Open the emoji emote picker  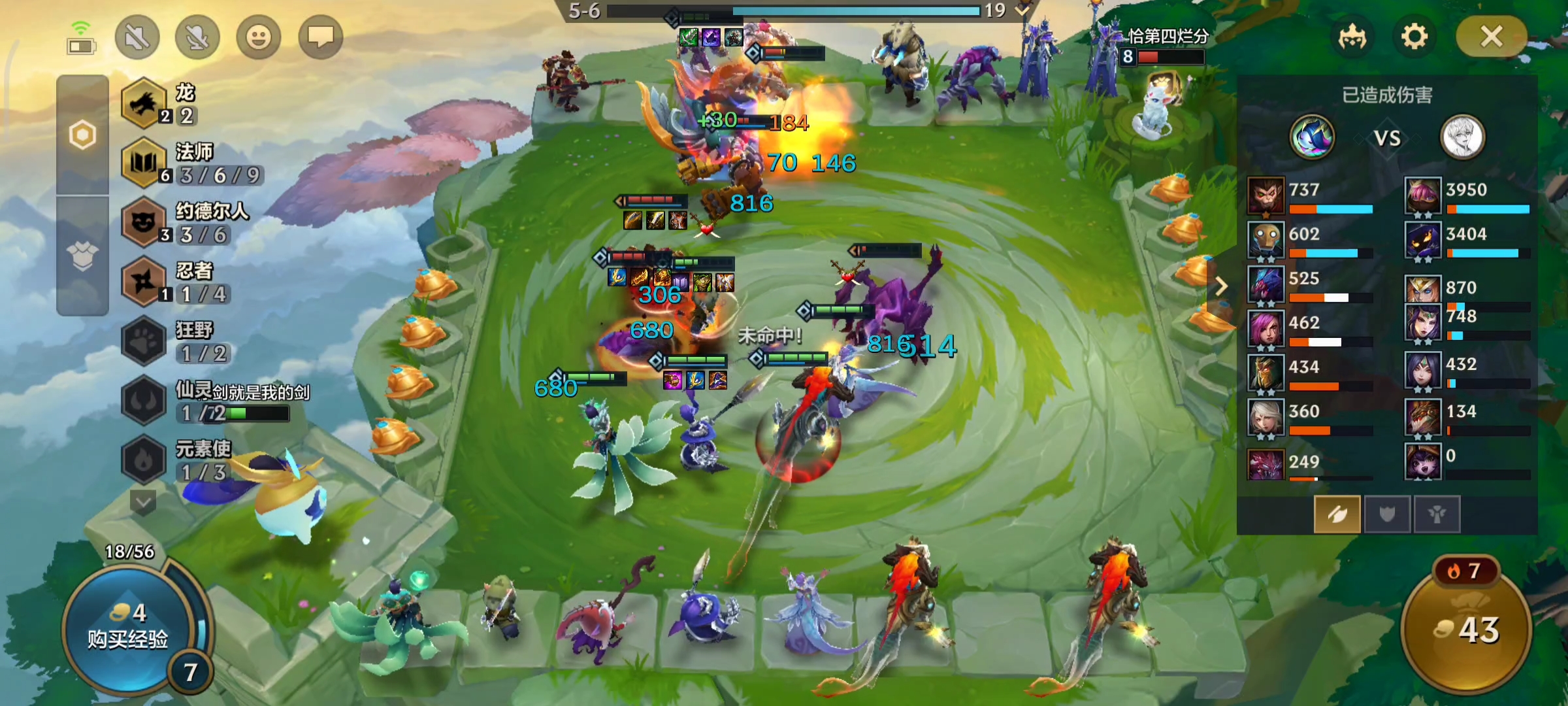[x=258, y=37]
